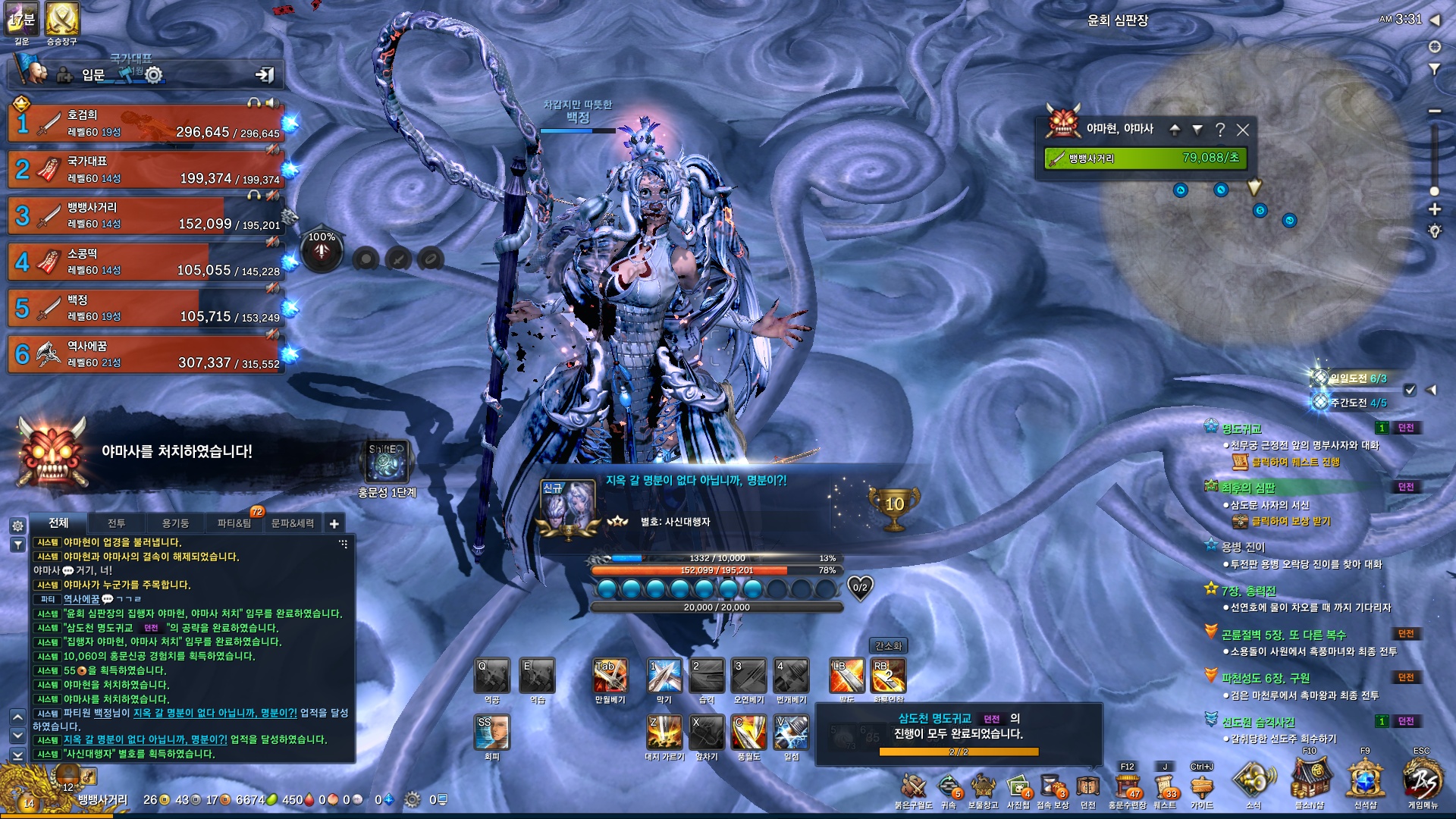Open help on the damage meter panel
The image size is (1456, 819).
[1219, 130]
